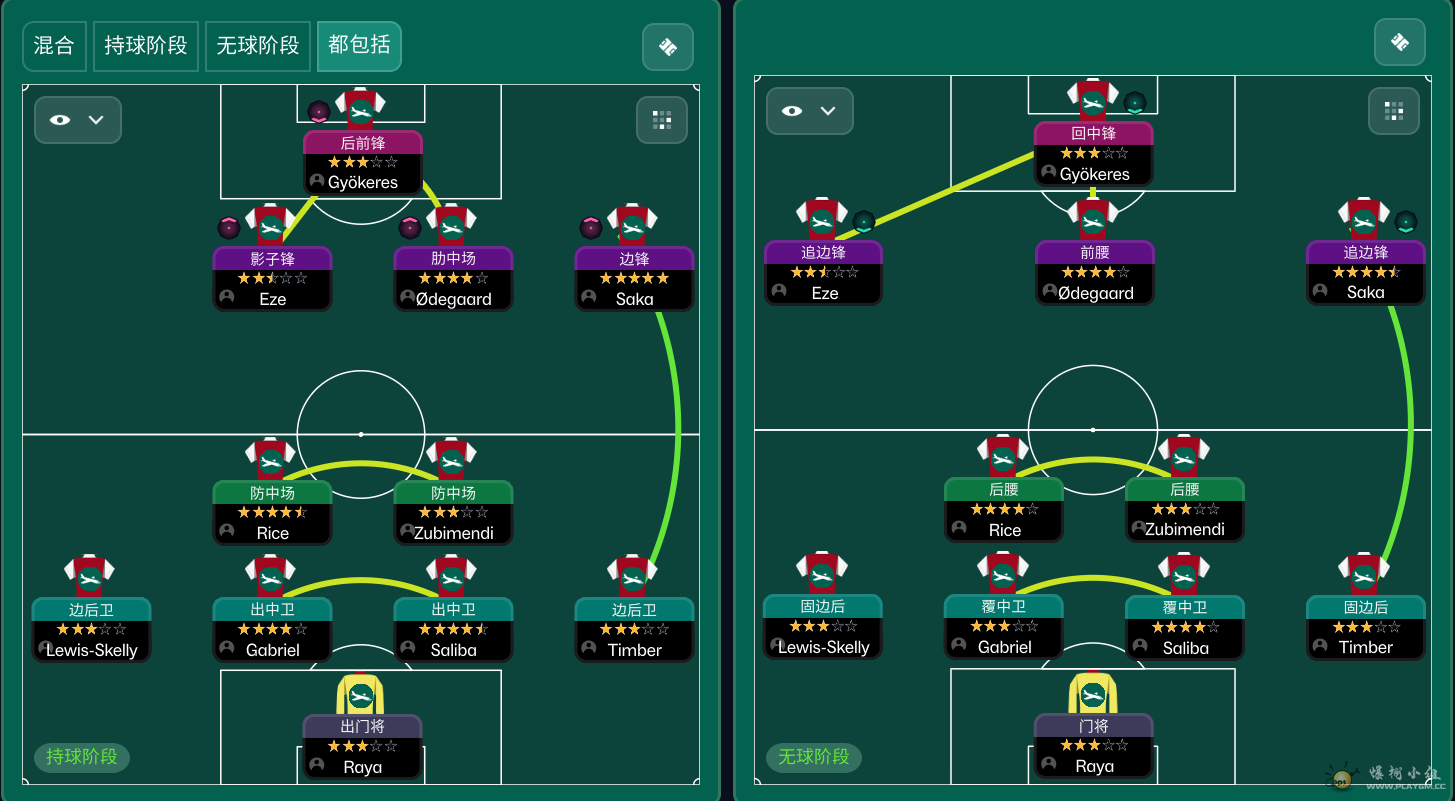Click Raya's goalkeeper shirt icon on the right pitch
Screen dimensions: 1455x801
pyautogui.click(x=1093, y=690)
